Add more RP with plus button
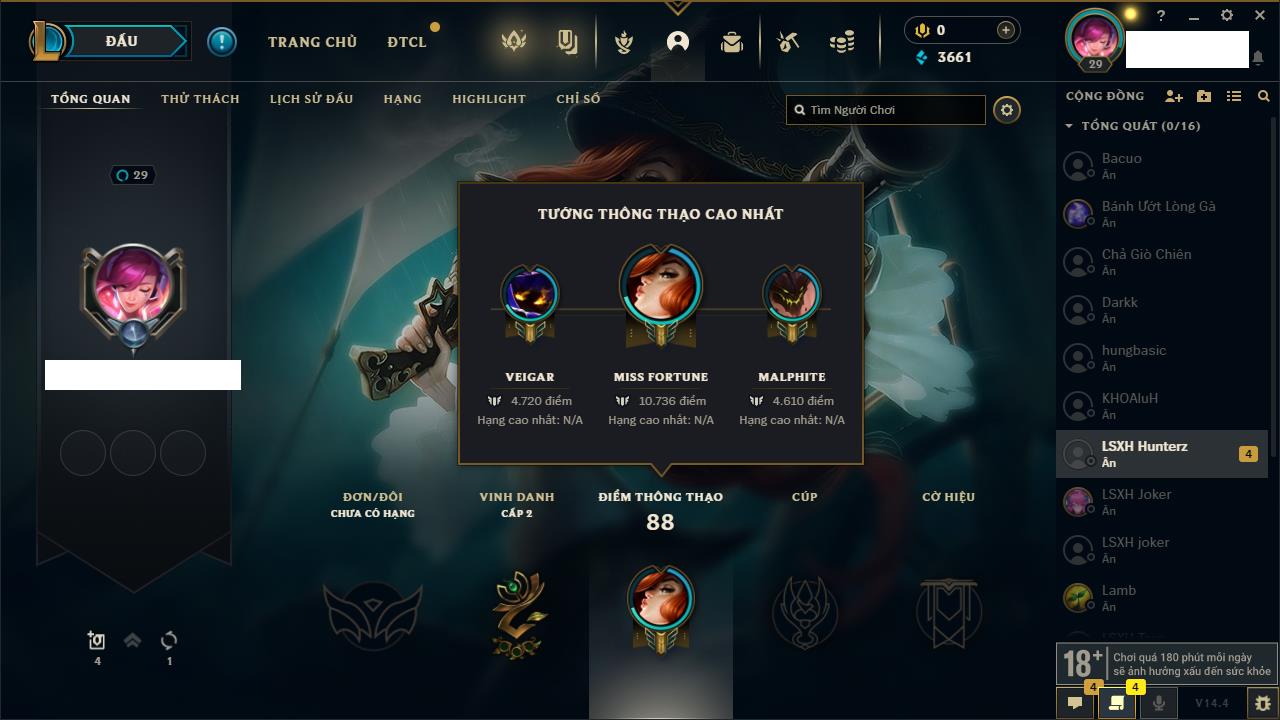Viewport: 1280px width, 720px height. (x=1005, y=31)
